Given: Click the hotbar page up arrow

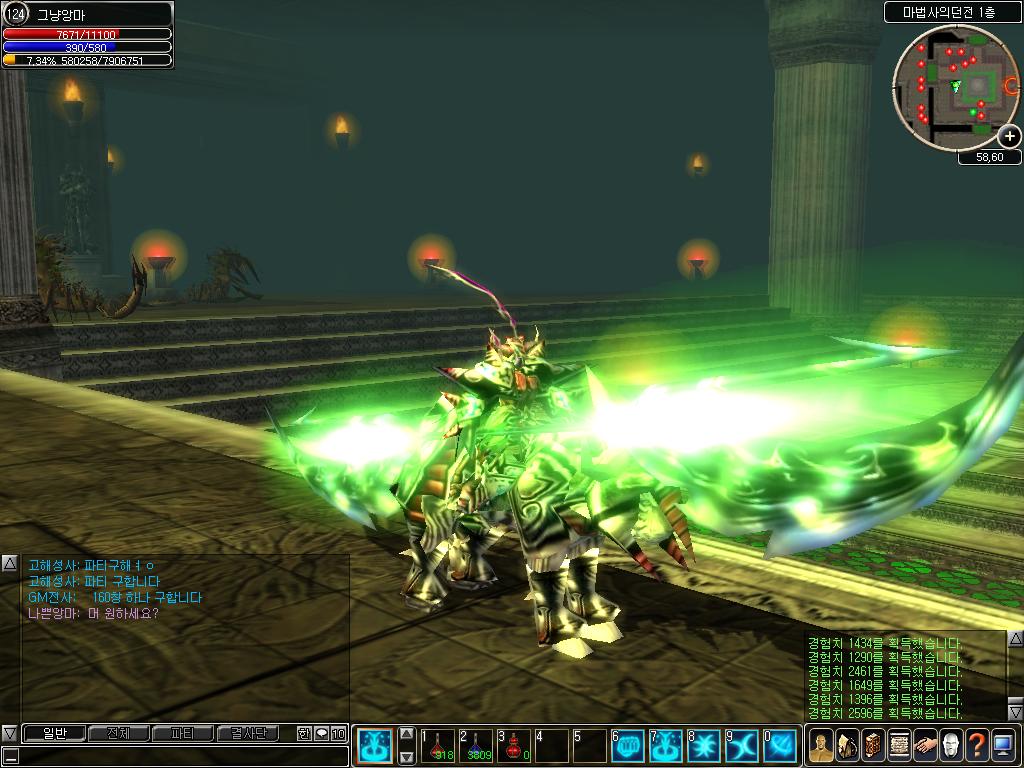Looking at the screenshot, I should [407, 734].
